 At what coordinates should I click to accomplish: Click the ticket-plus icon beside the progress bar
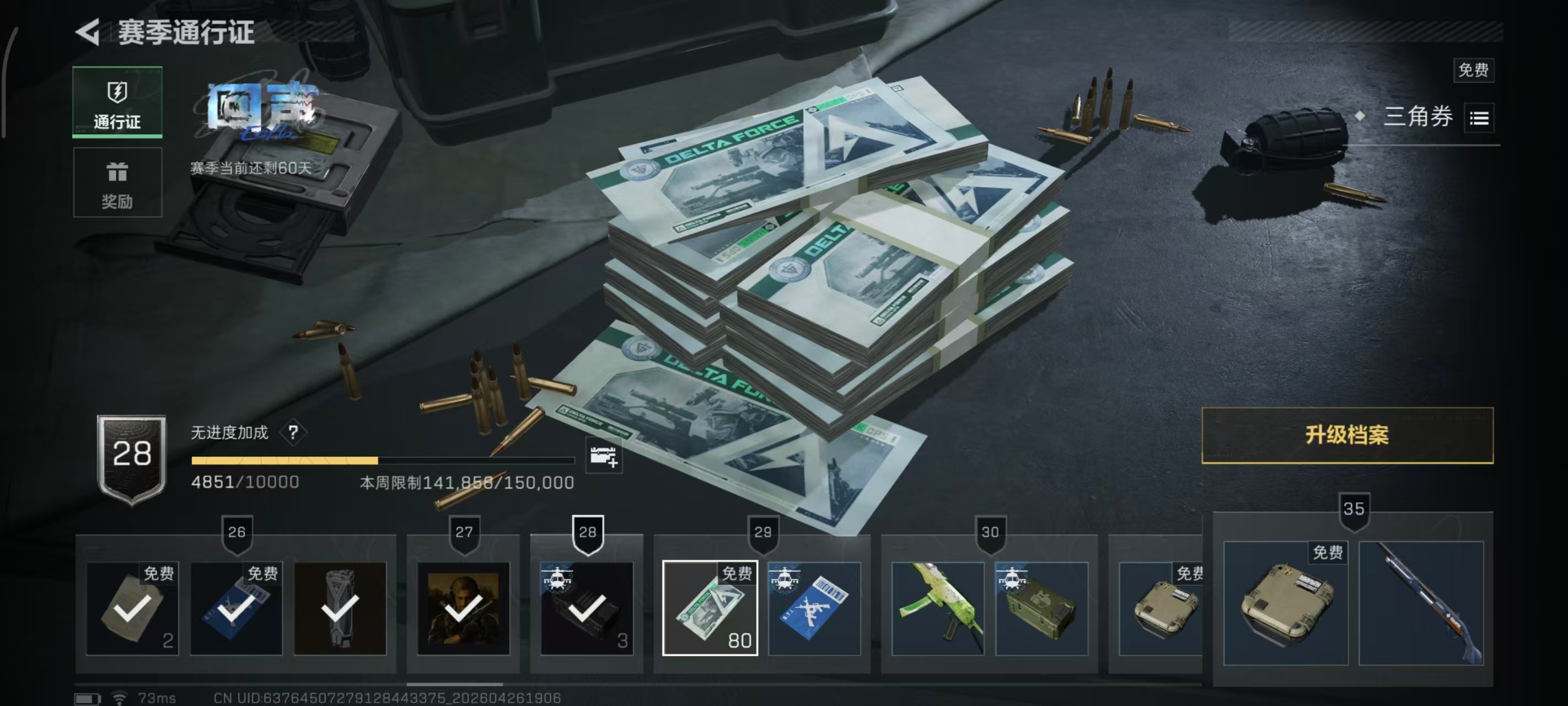pyautogui.click(x=603, y=456)
